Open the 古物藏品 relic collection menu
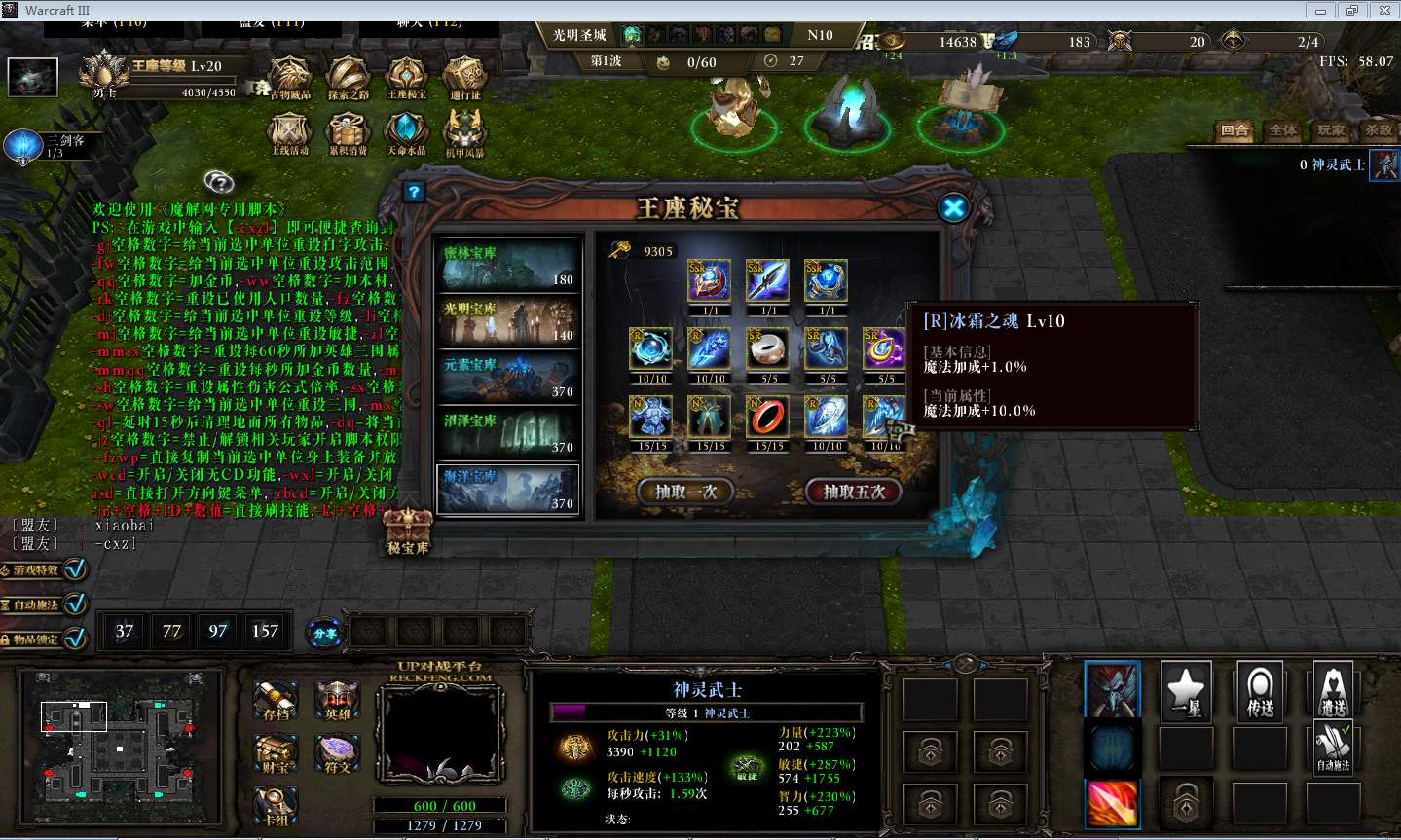Viewport: 1401px width, 840px height. point(289,77)
